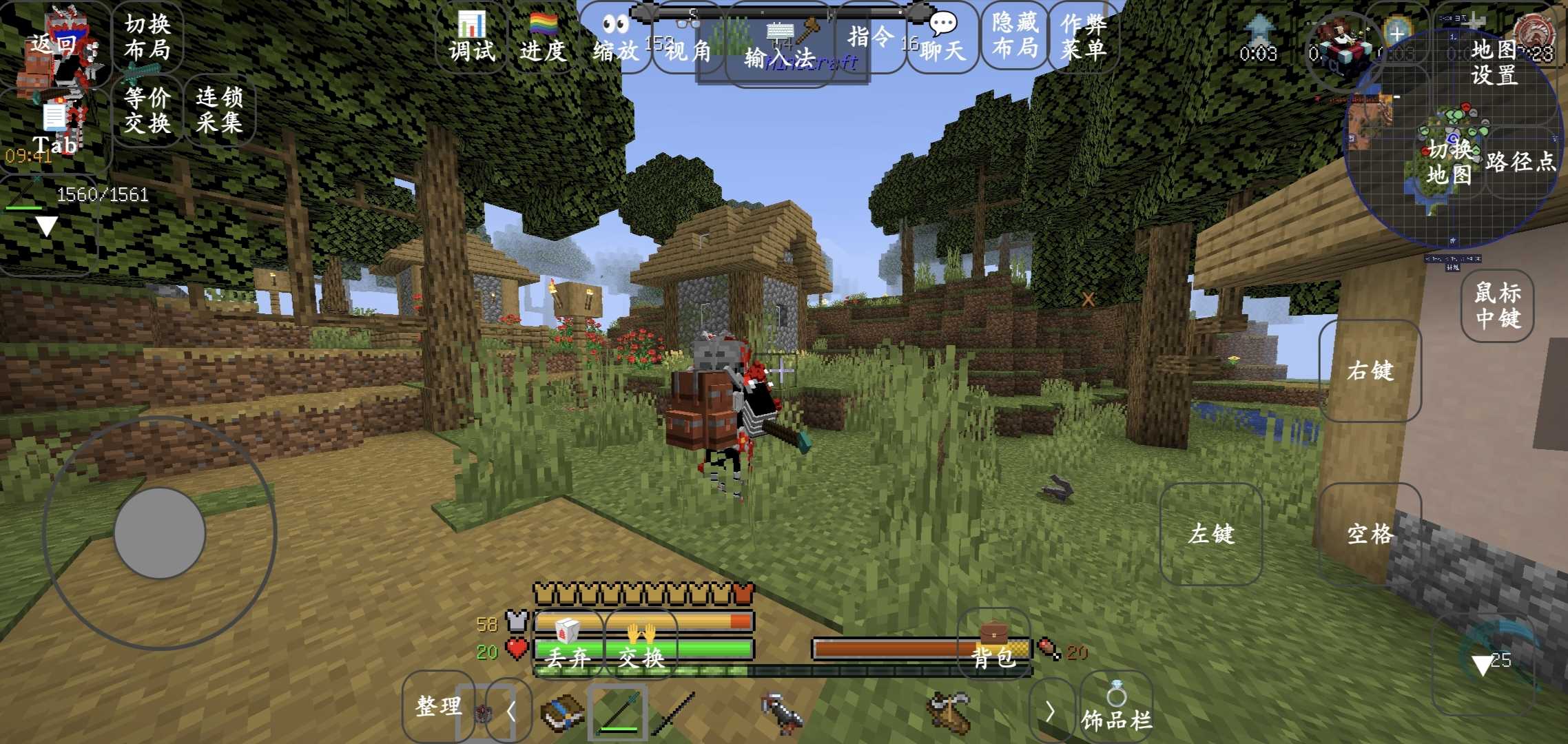The width and height of the screenshot is (1568, 744).
Task: Drop the held item with 丢弃
Action: point(568,645)
